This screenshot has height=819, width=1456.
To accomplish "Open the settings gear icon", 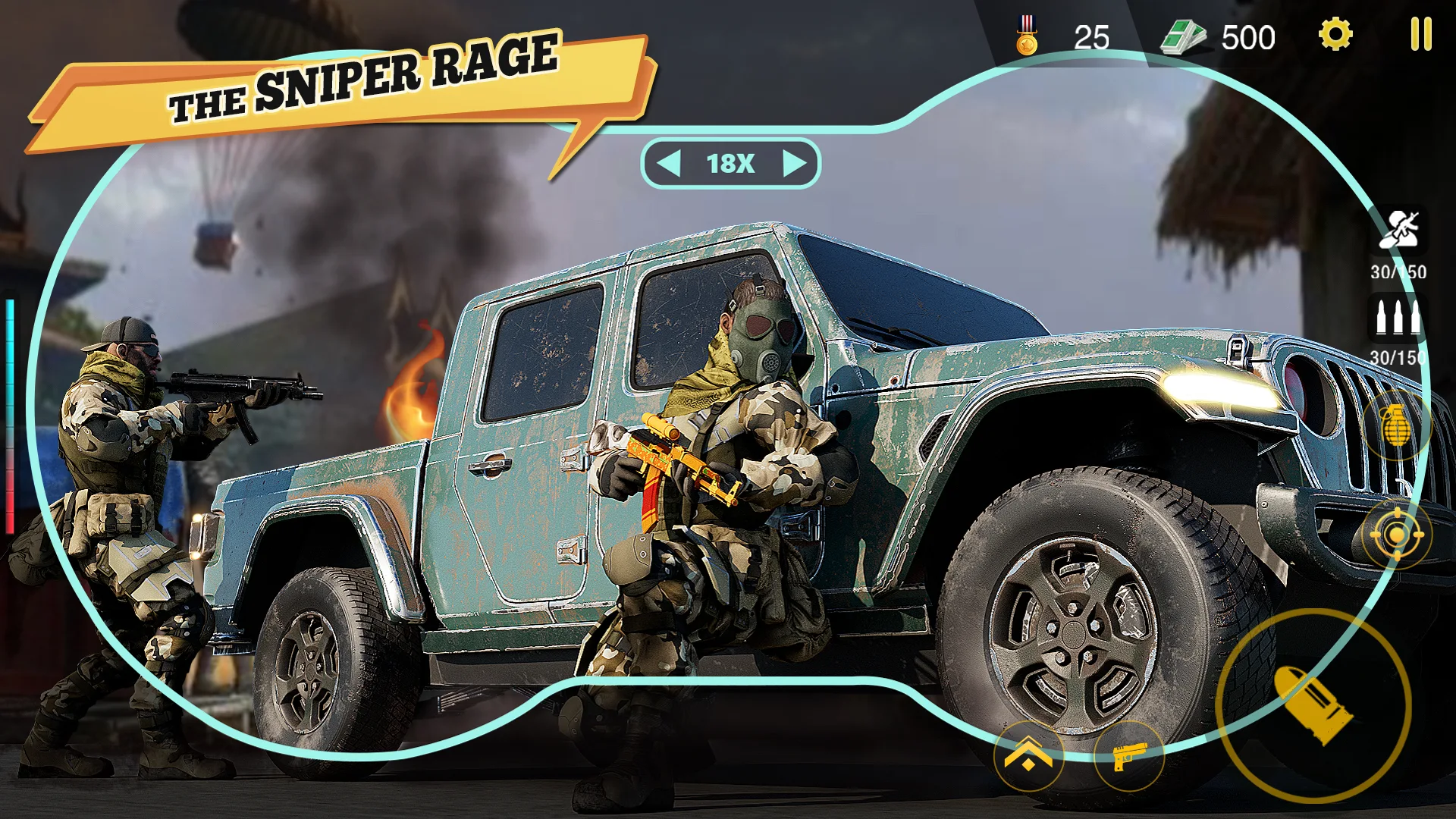I will click(1335, 35).
